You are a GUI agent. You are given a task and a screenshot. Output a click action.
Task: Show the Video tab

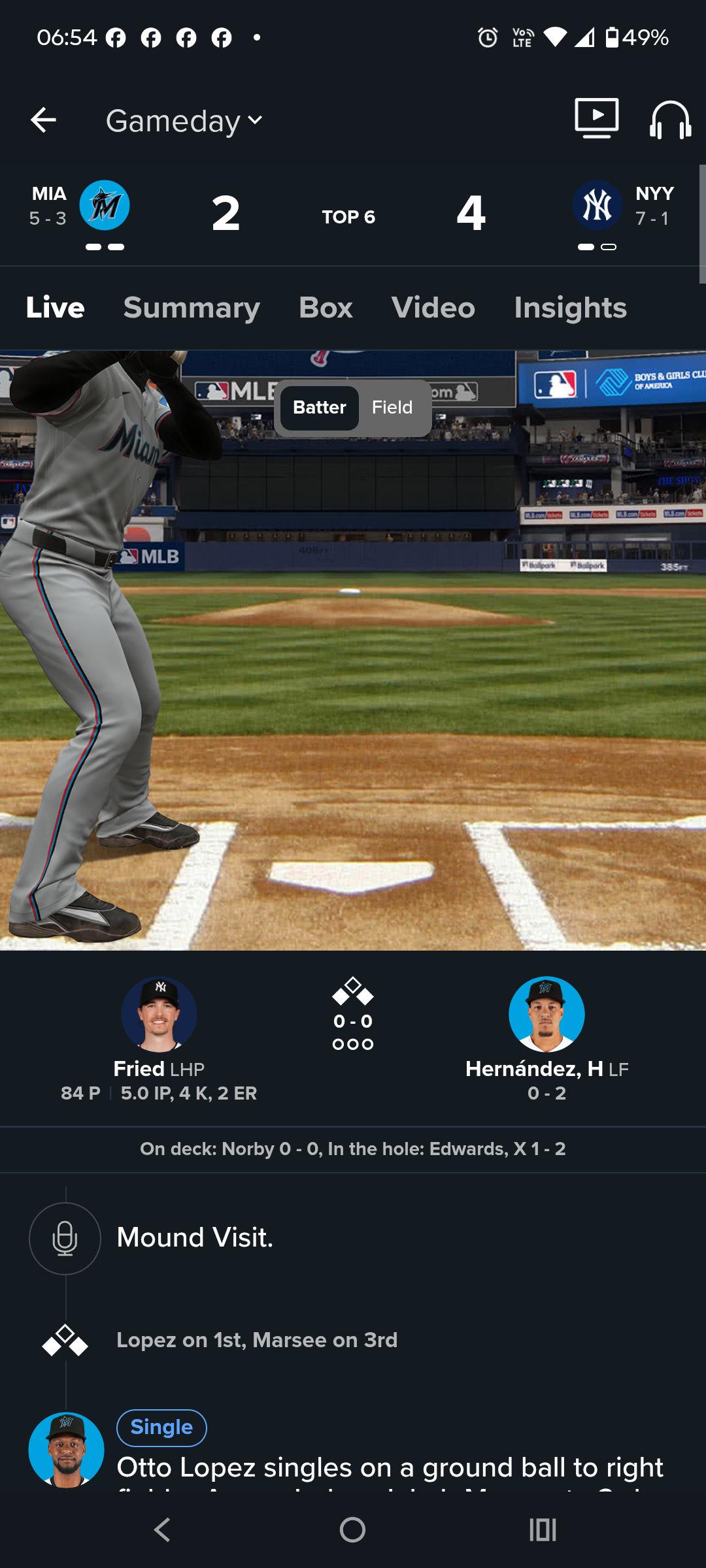coord(433,308)
